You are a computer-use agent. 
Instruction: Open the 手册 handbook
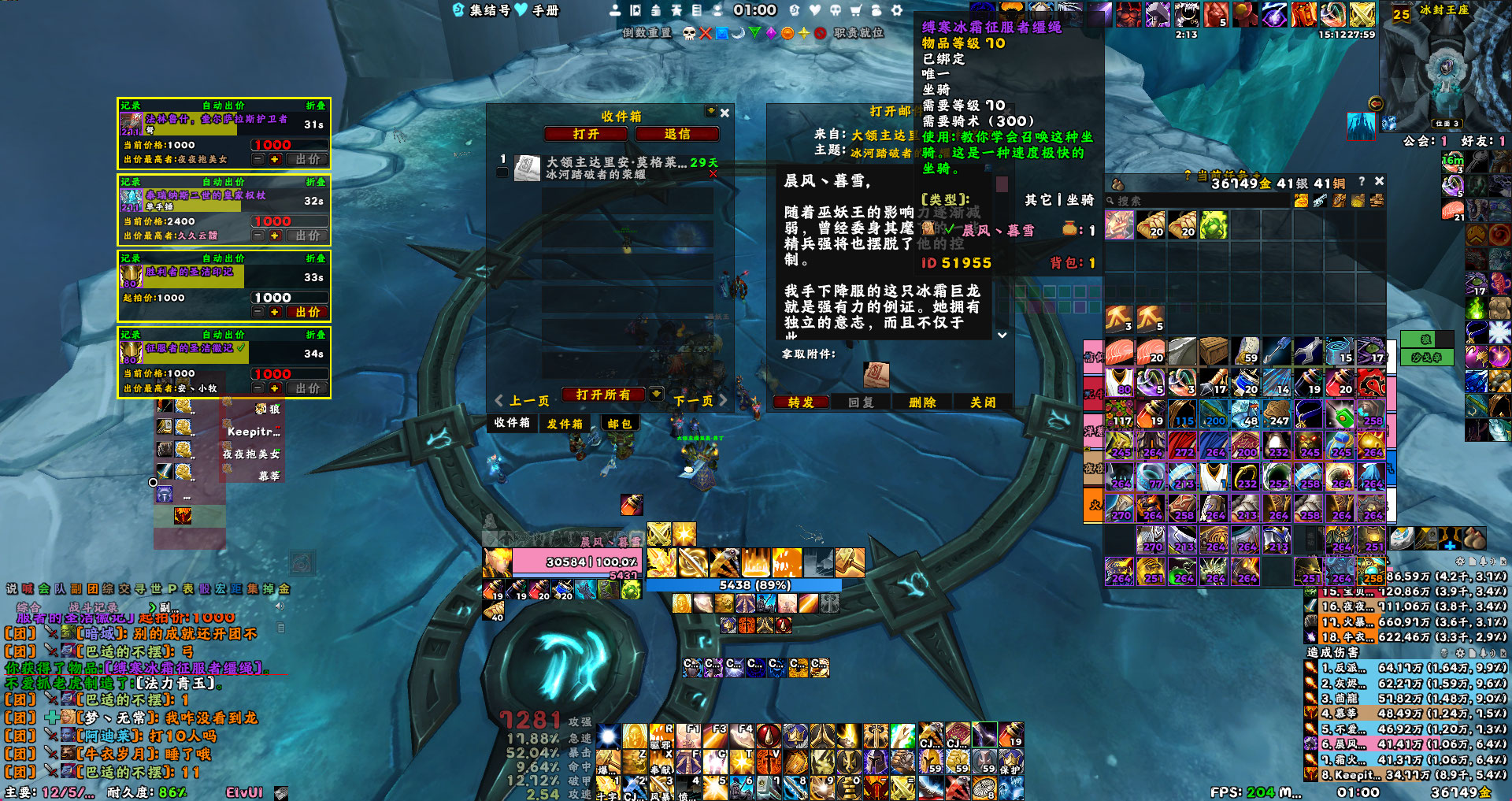point(545,10)
